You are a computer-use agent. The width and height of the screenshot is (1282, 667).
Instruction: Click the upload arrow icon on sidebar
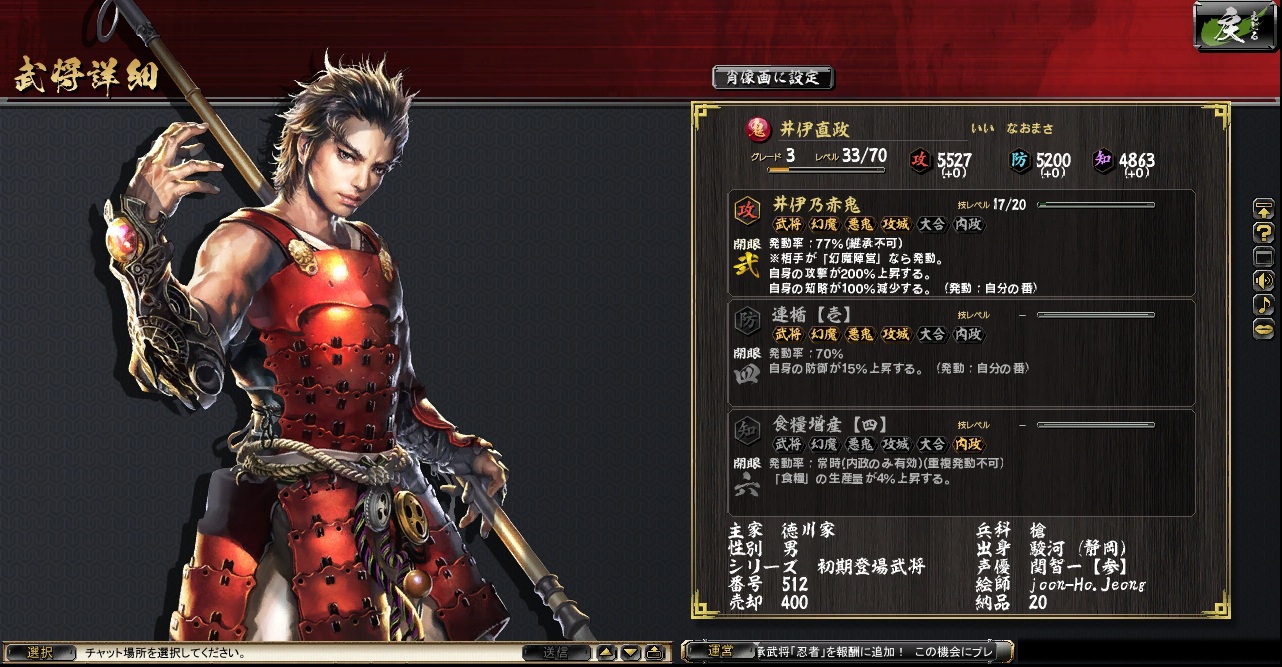(x=1263, y=209)
